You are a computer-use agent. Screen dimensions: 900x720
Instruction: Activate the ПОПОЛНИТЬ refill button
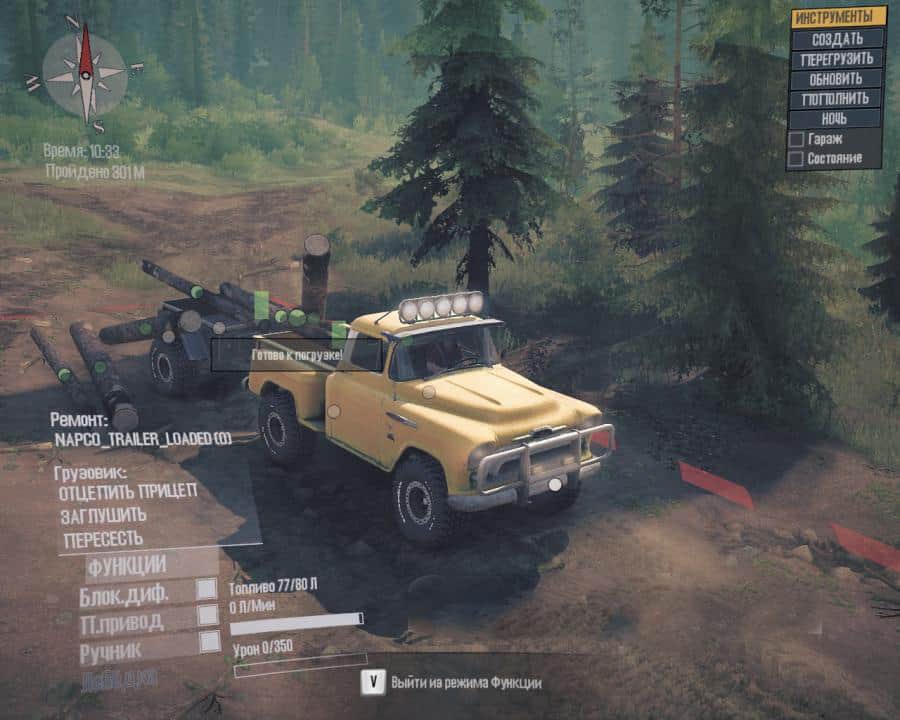[x=838, y=99]
